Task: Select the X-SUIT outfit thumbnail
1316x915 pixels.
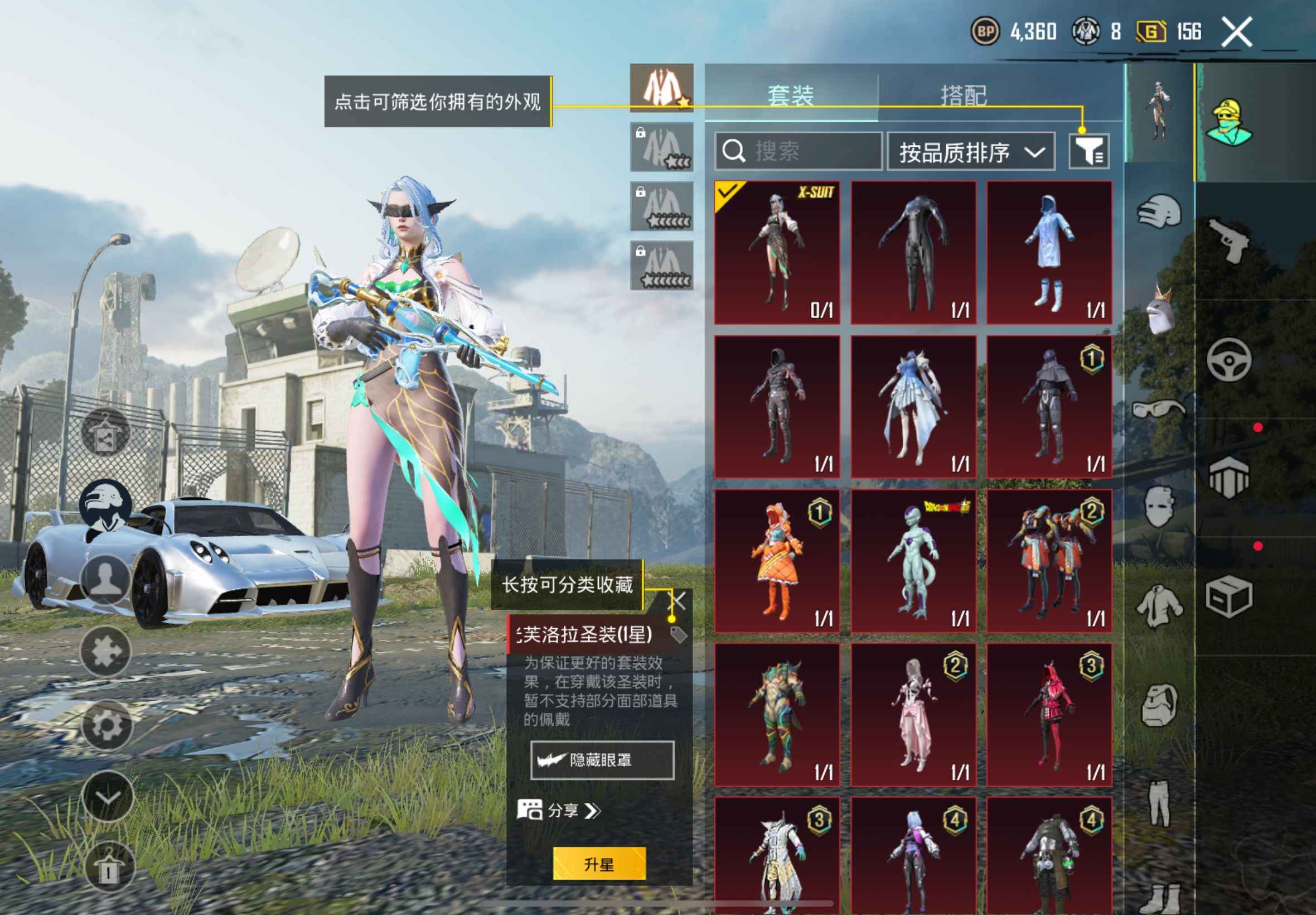Action: tap(777, 253)
